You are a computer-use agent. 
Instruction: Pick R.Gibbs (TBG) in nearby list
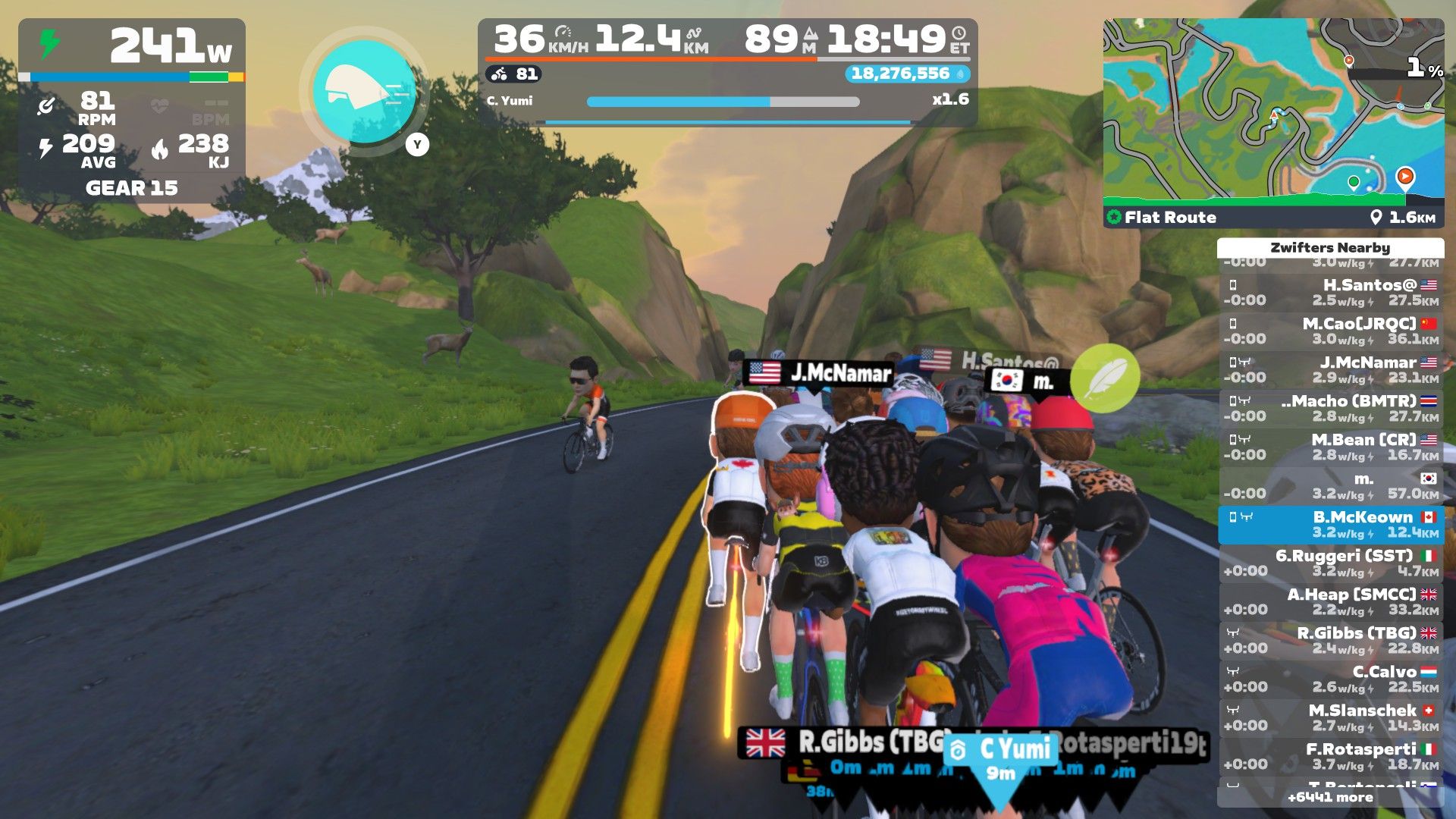click(1331, 641)
